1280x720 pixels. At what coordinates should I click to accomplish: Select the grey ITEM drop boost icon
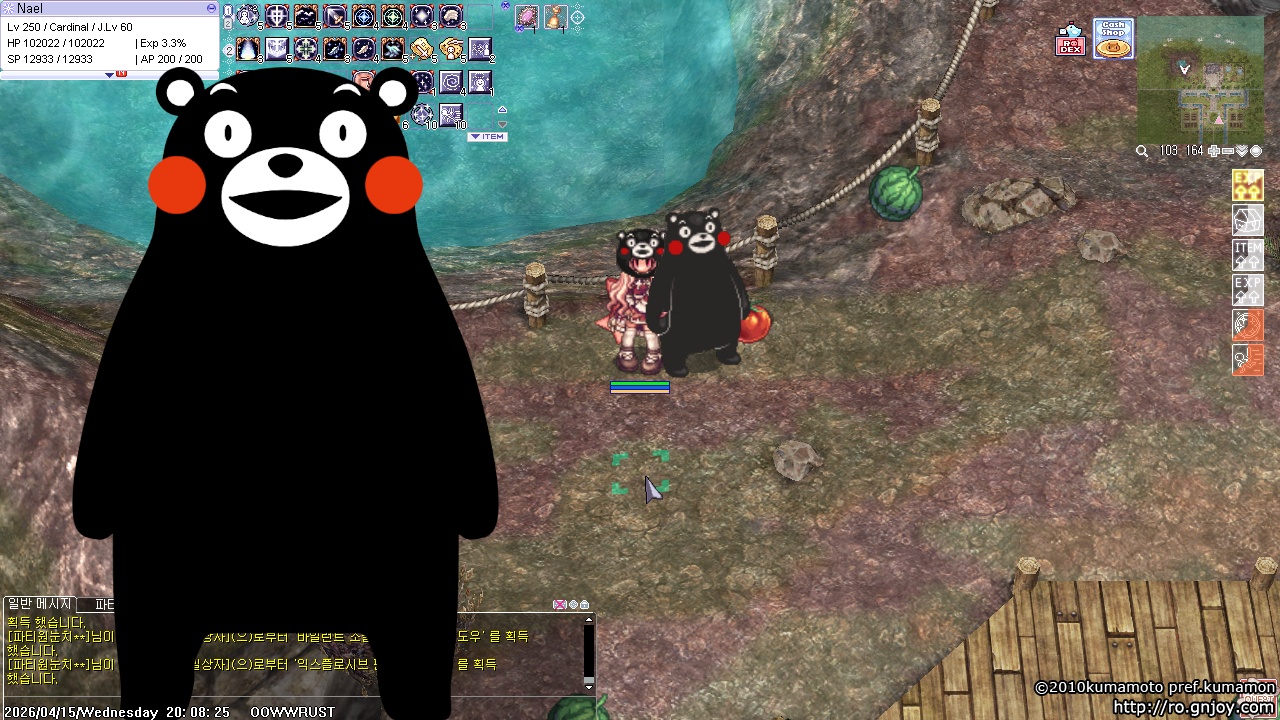click(1247, 254)
